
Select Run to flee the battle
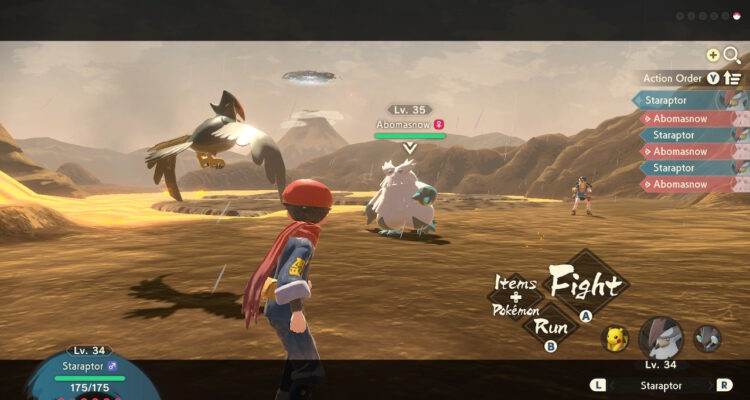coord(550,326)
